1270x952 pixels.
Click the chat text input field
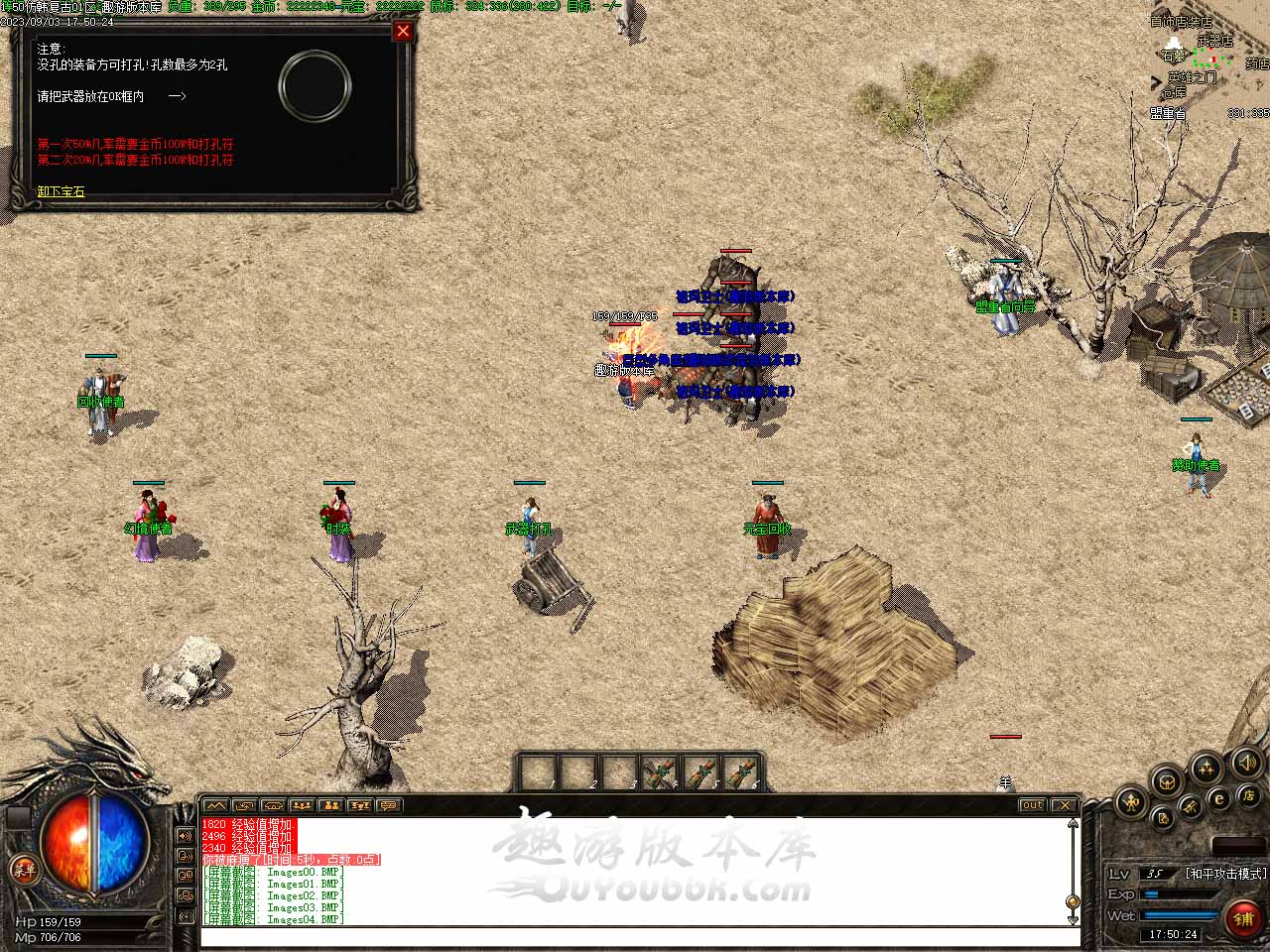635,936
